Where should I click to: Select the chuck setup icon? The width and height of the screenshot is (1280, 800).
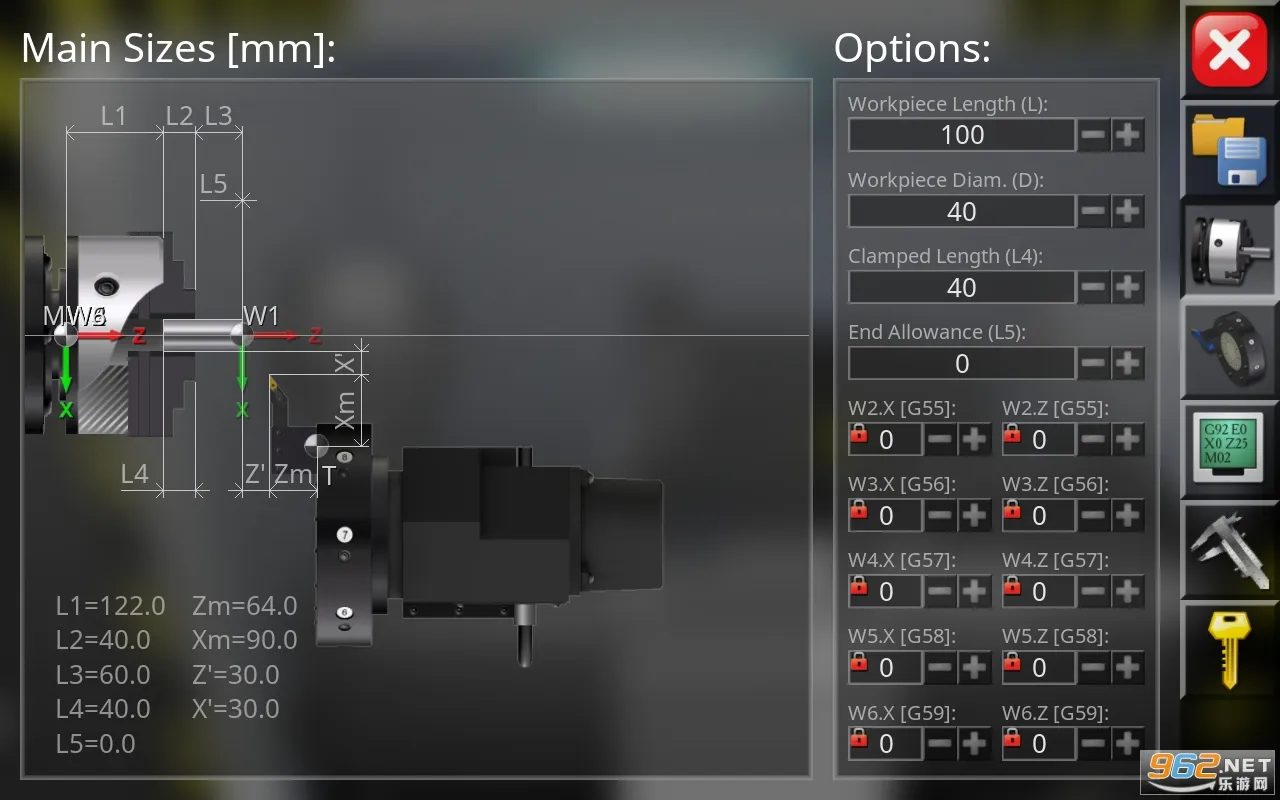[1229, 250]
